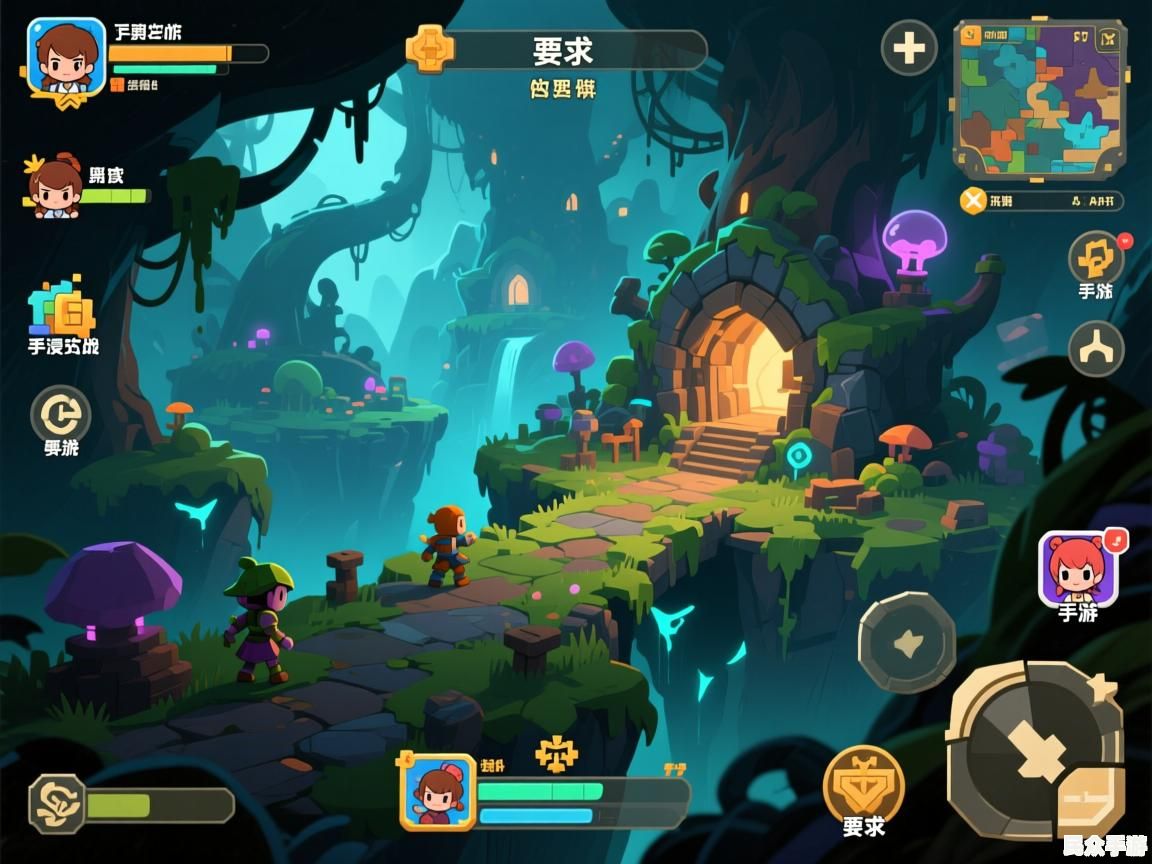
Task: Select the bottom character portrait
Action: [x=438, y=791]
